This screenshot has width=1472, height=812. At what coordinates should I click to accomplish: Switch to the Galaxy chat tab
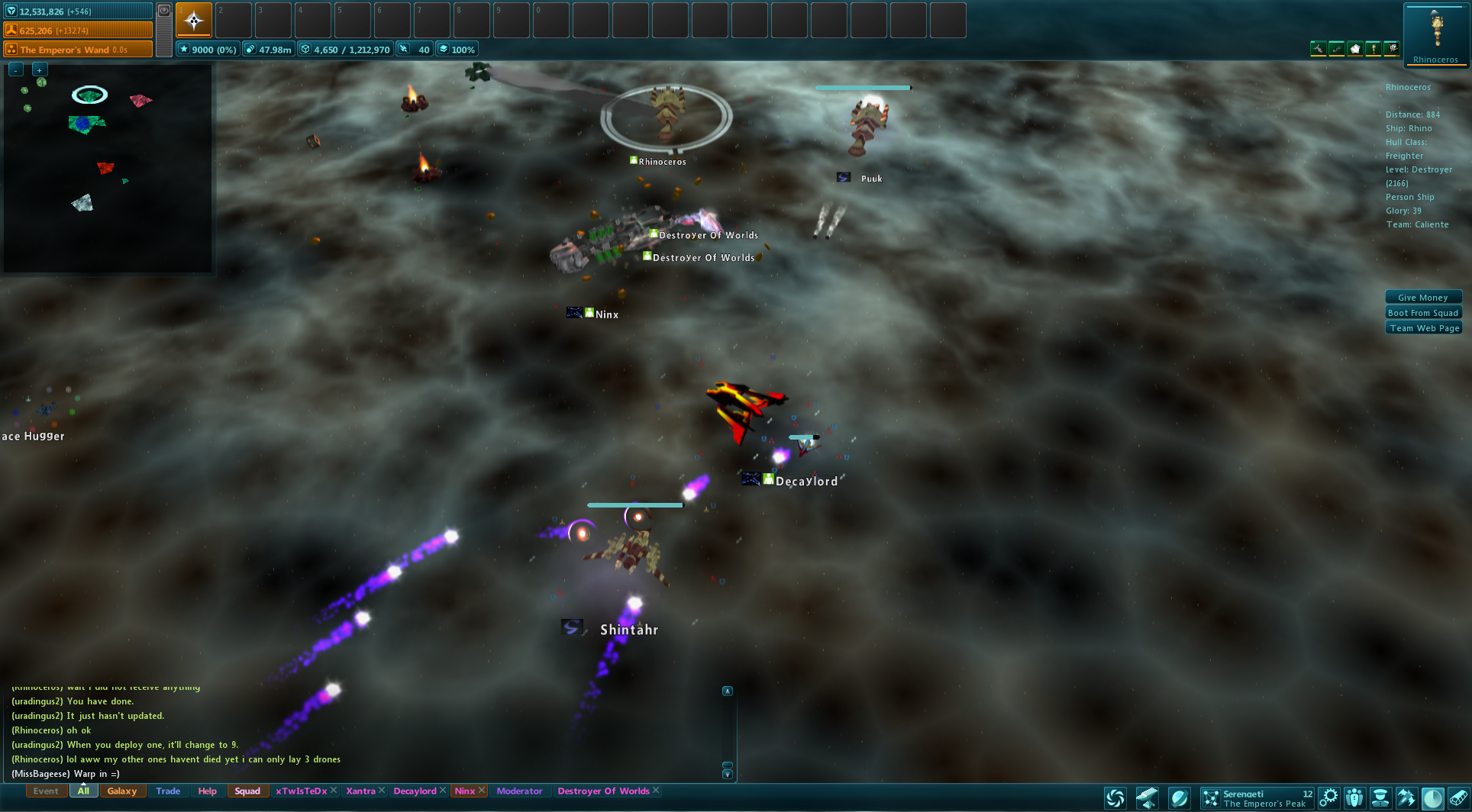click(x=122, y=791)
